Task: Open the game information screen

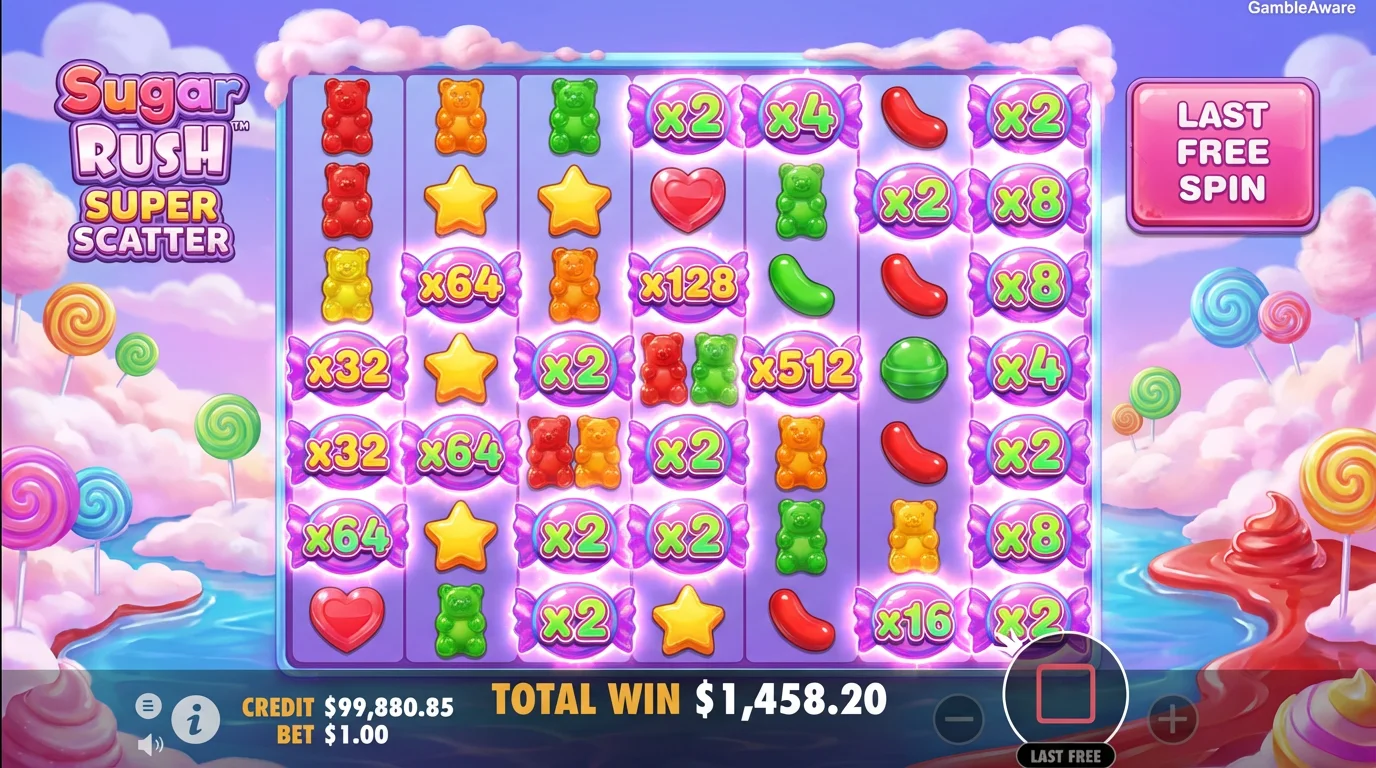Action: click(194, 719)
